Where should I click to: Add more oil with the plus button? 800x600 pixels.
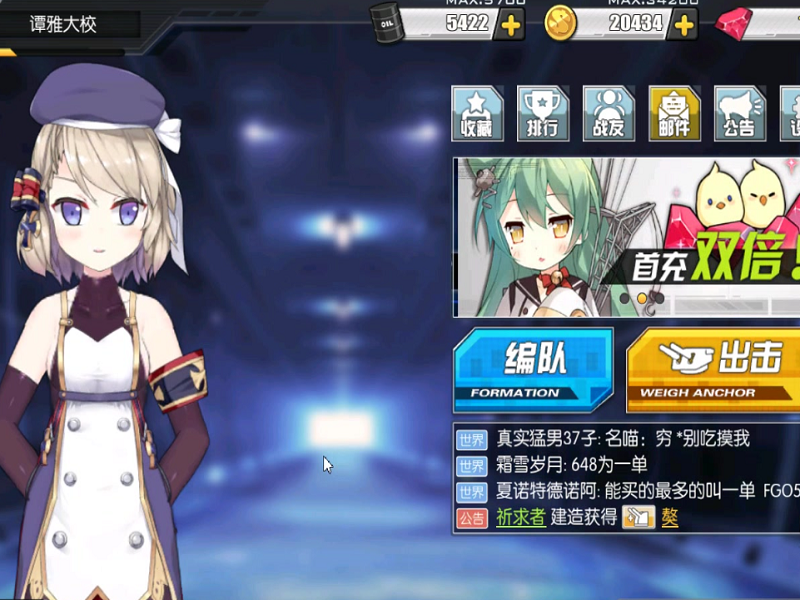(x=511, y=24)
